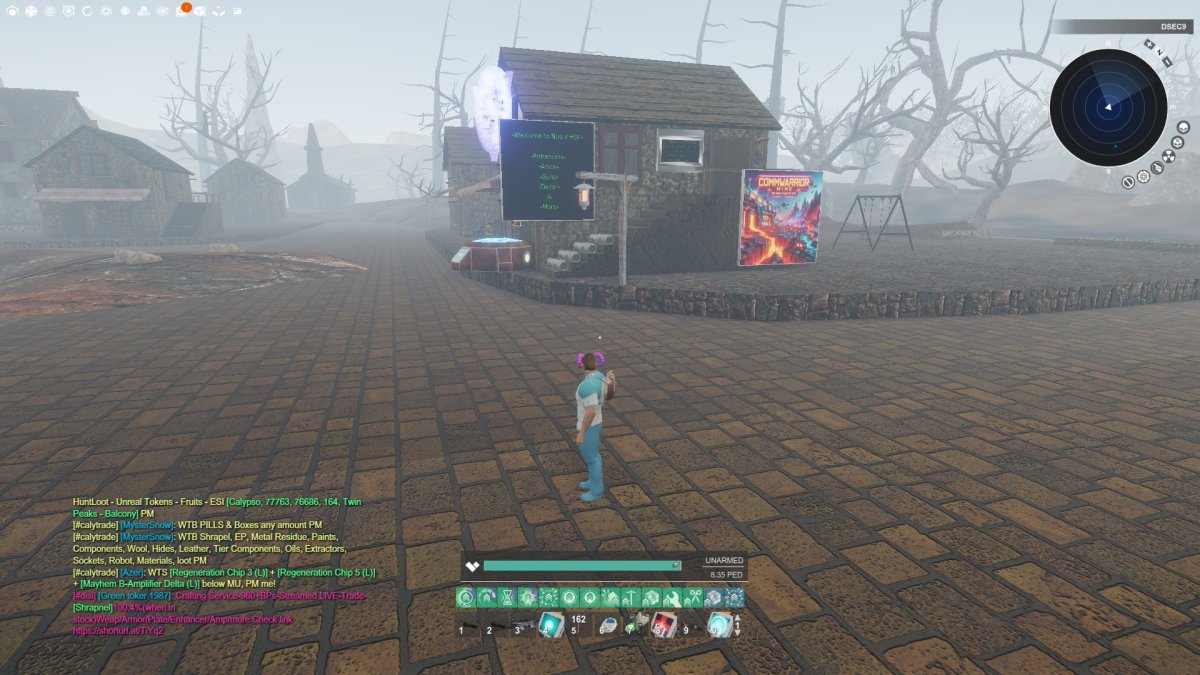
Task: Select the vehicle item in slot 6
Action: pyautogui.click(x=607, y=626)
